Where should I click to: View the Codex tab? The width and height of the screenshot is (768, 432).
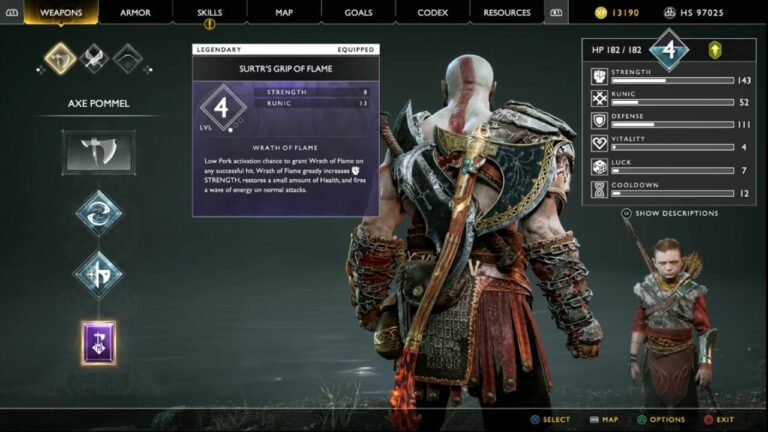(432, 12)
